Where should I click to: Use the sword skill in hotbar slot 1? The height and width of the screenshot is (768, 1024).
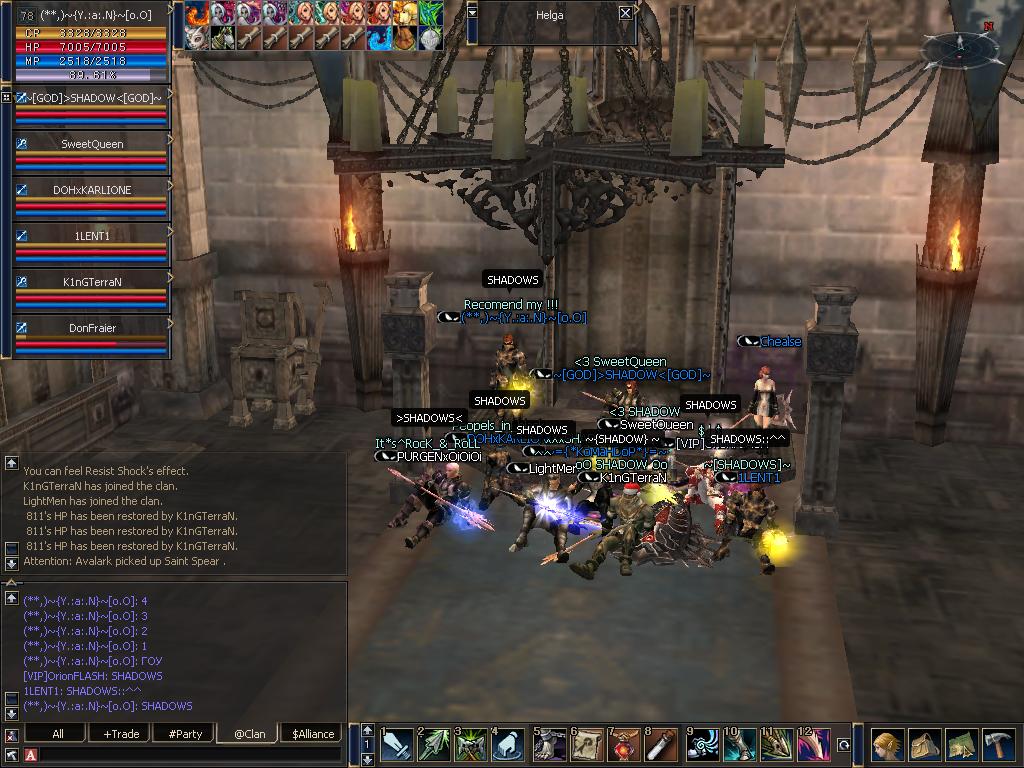pos(397,745)
